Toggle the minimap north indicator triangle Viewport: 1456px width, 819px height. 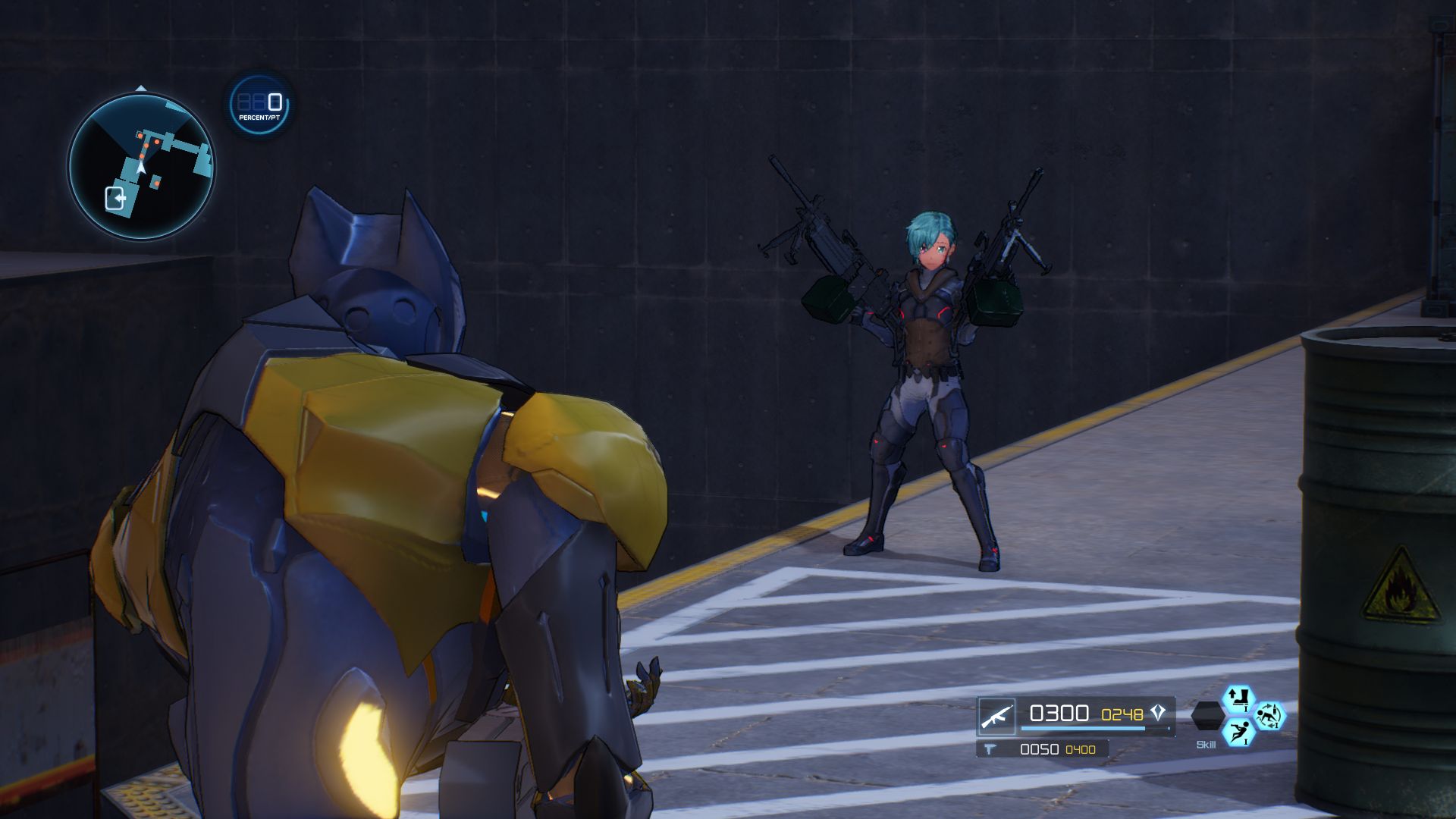(141, 88)
